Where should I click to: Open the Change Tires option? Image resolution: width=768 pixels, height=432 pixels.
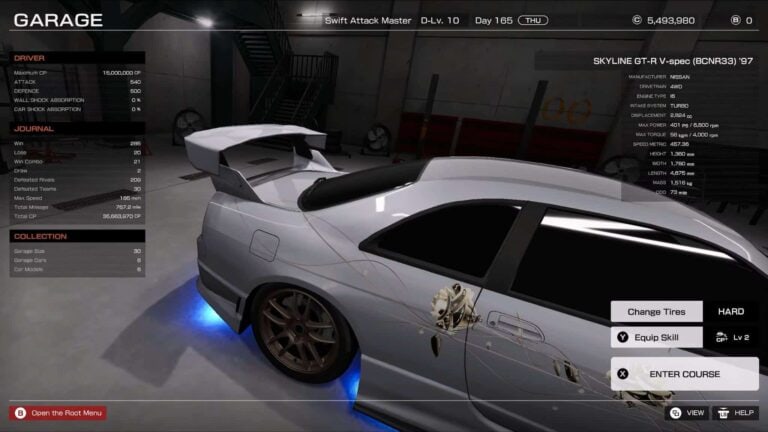657,311
